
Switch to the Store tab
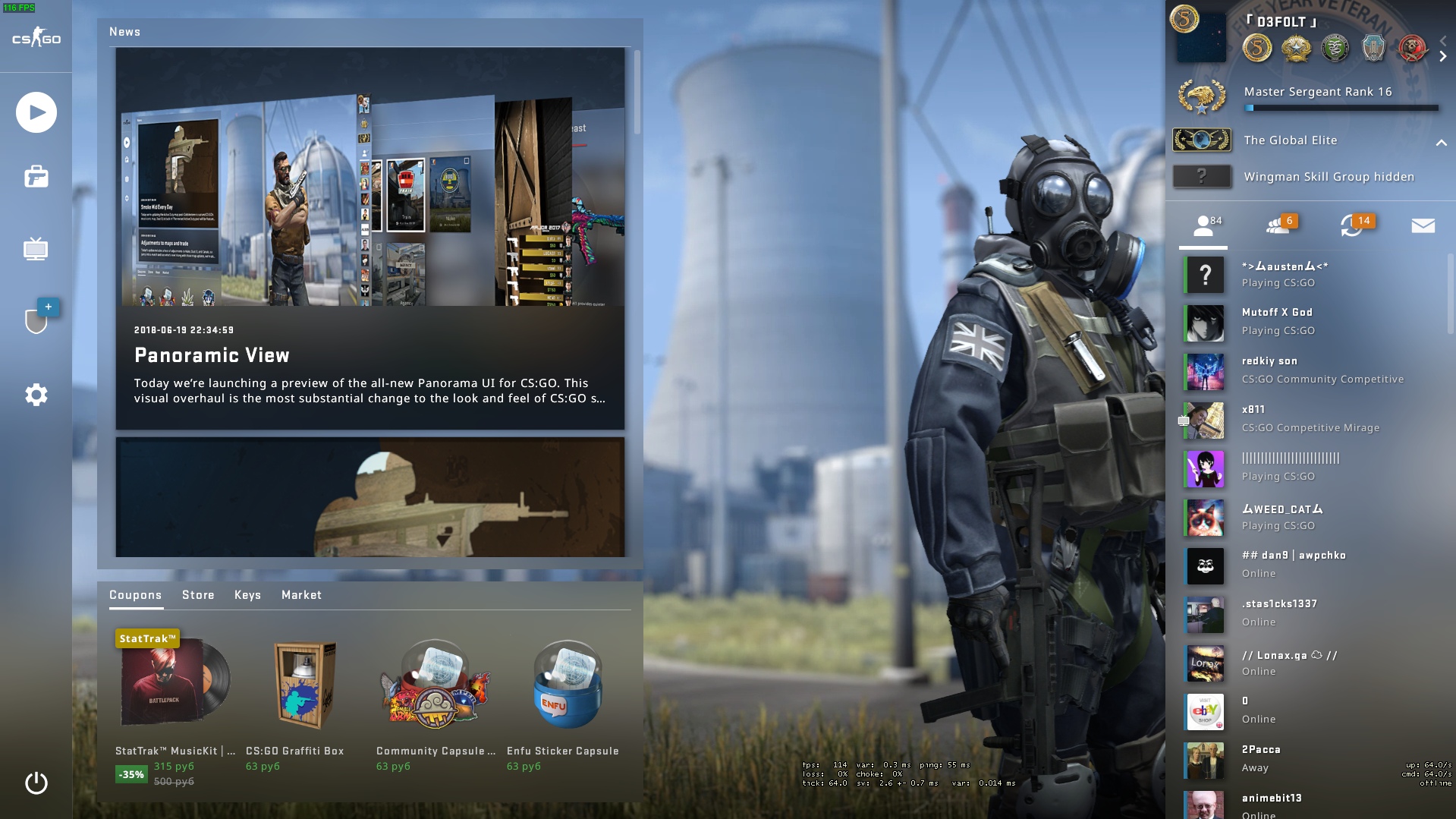pyautogui.click(x=198, y=595)
